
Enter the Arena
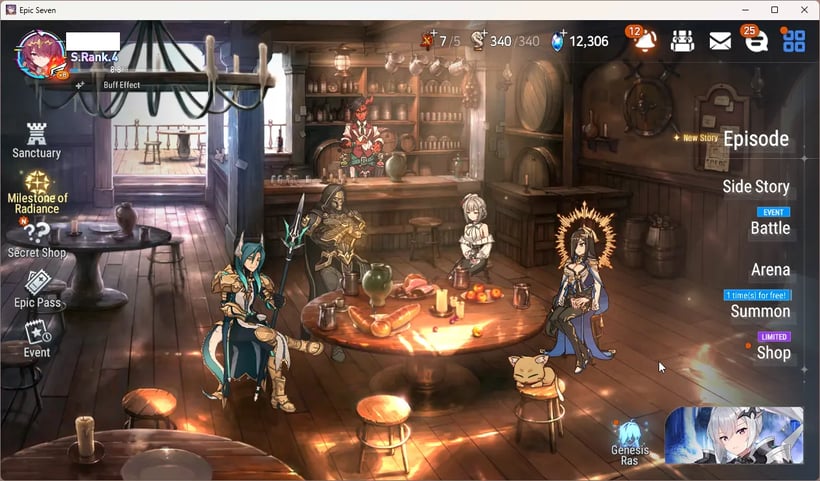pos(770,269)
